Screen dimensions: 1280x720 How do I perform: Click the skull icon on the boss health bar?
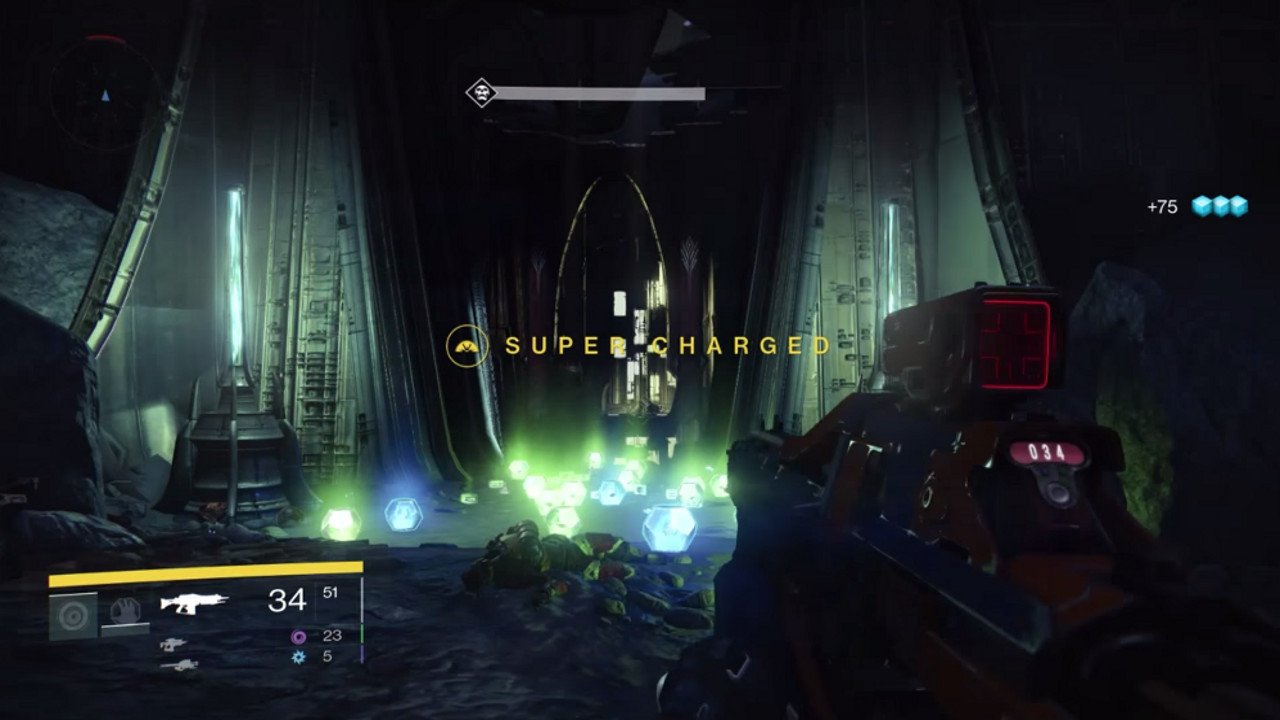[x=480, y=91]
